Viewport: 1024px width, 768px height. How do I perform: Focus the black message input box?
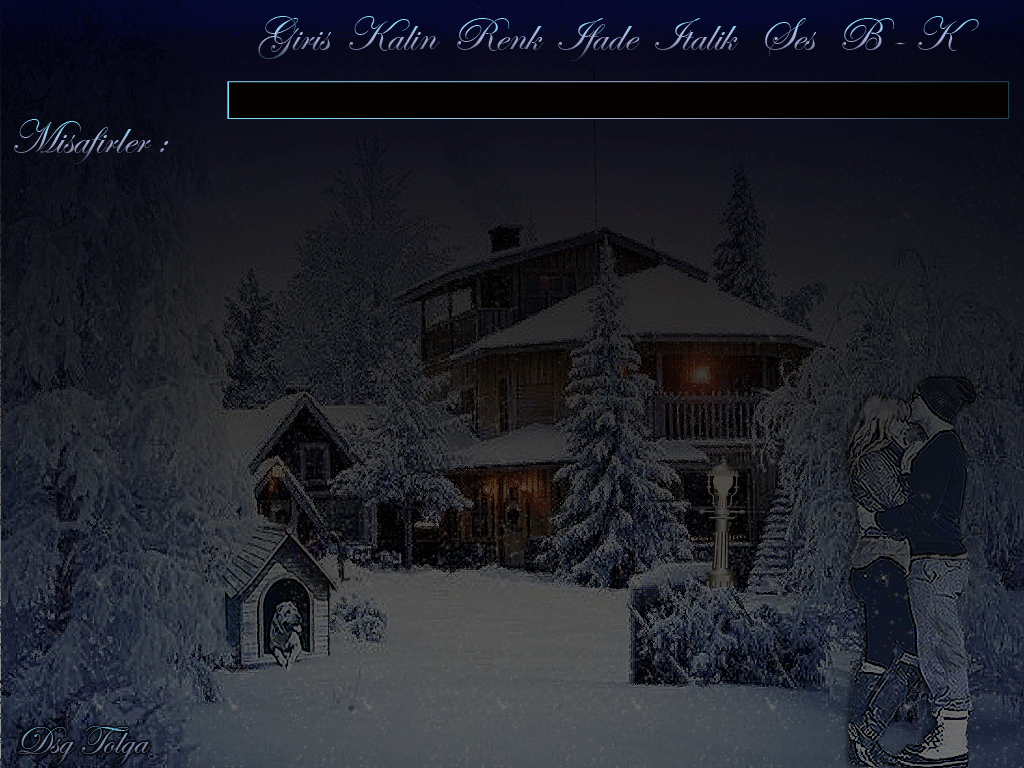coord(617,100)
